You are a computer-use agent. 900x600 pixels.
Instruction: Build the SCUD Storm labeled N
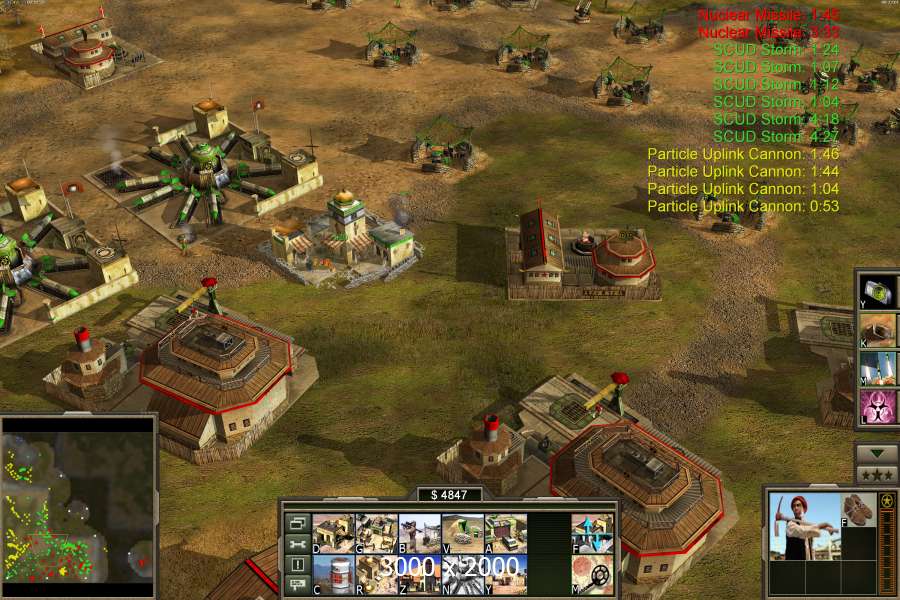point(463,574)
